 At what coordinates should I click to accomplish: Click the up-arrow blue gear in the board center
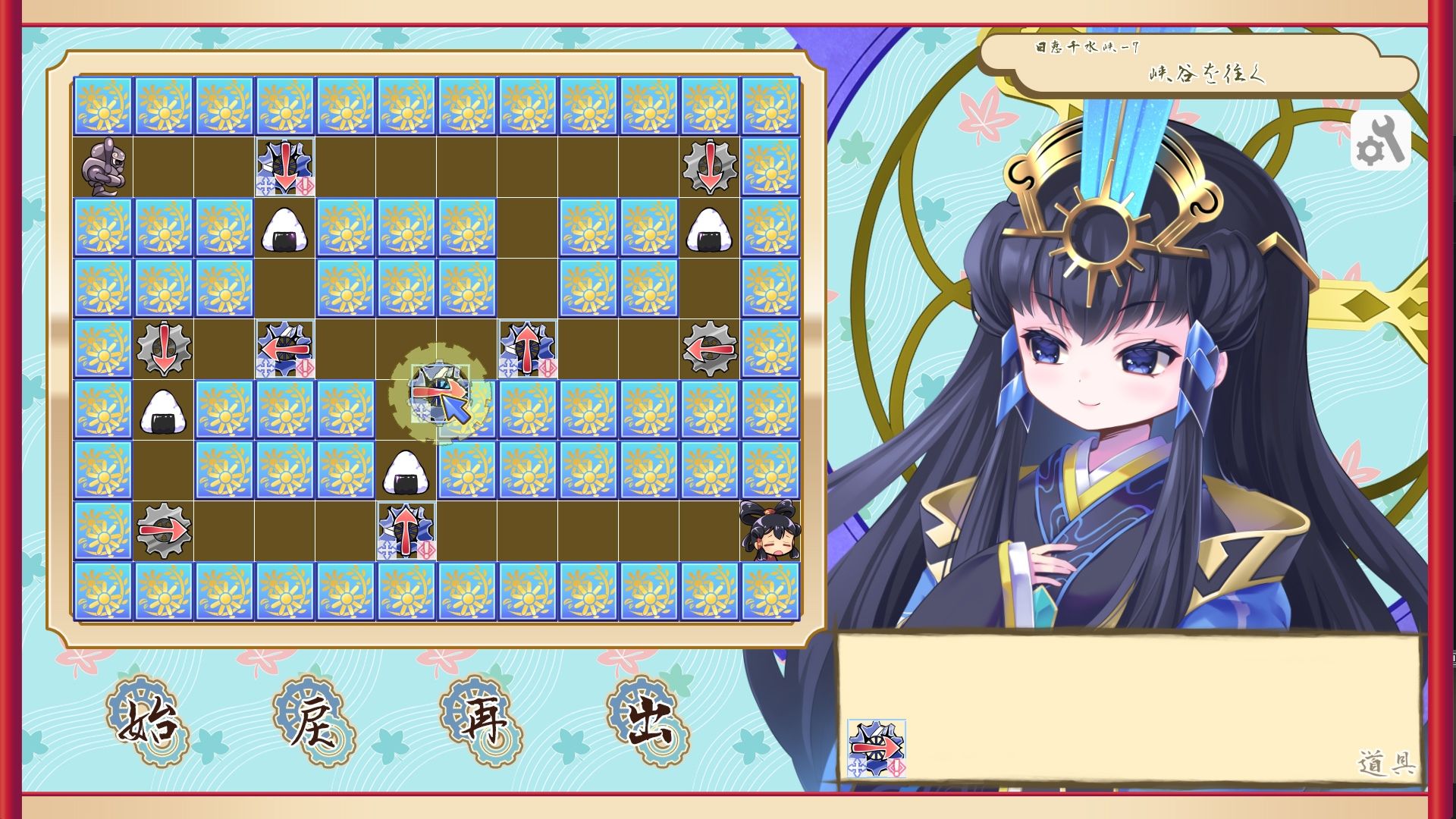click(529, 349)
